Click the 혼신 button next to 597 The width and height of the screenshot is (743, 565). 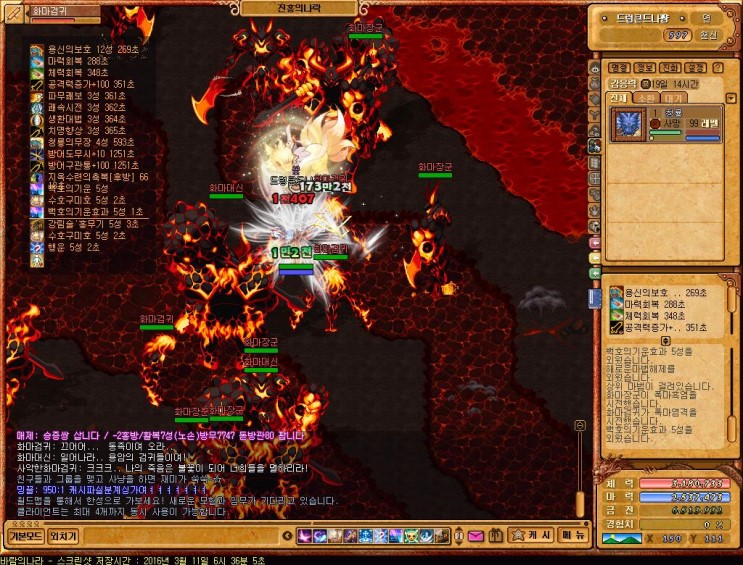pyautogui.click(x=708, y=34)
